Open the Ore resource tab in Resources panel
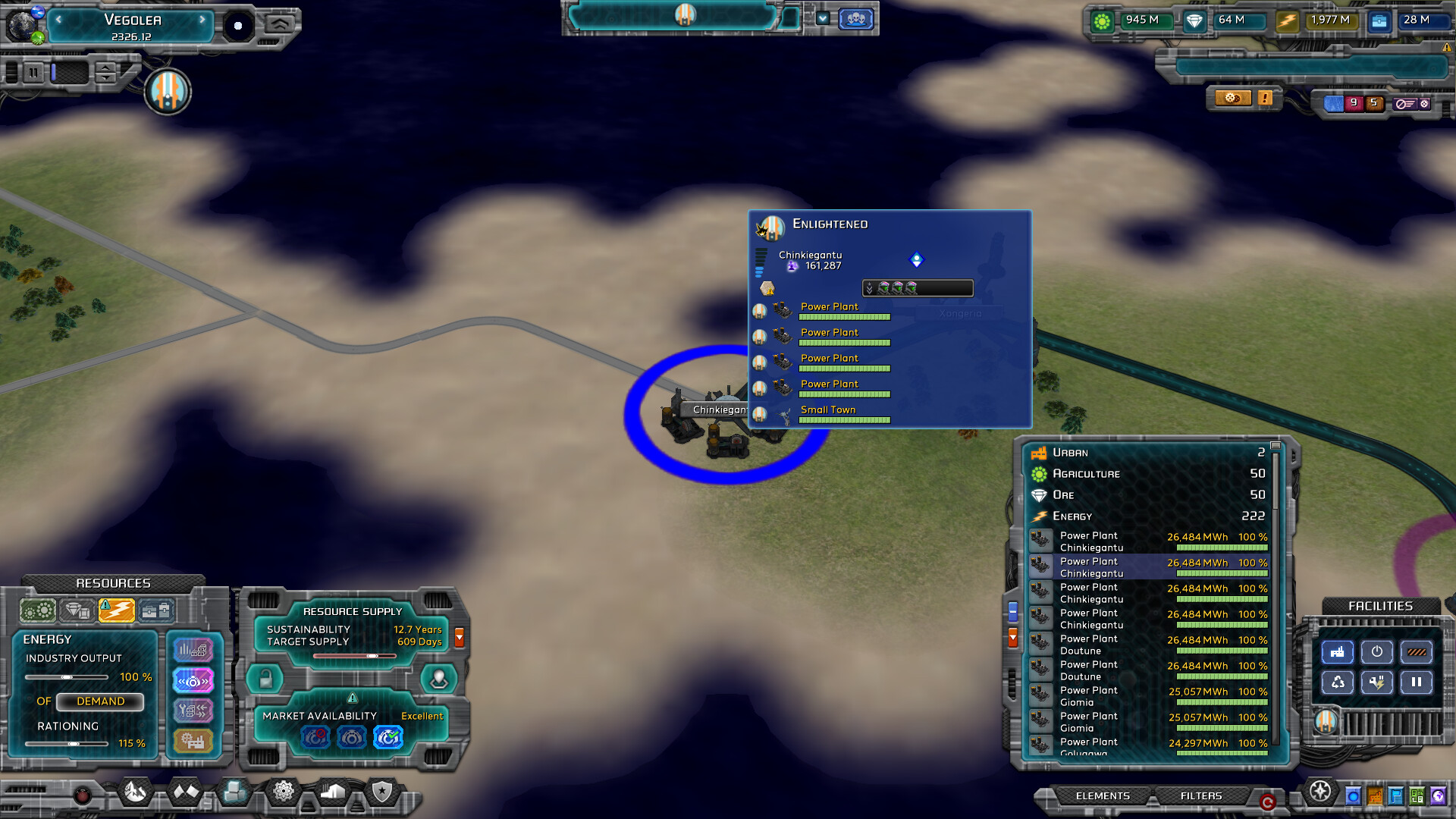This screenshot has width=1456, height=819. pyautogui.click(x=77, y=609)
